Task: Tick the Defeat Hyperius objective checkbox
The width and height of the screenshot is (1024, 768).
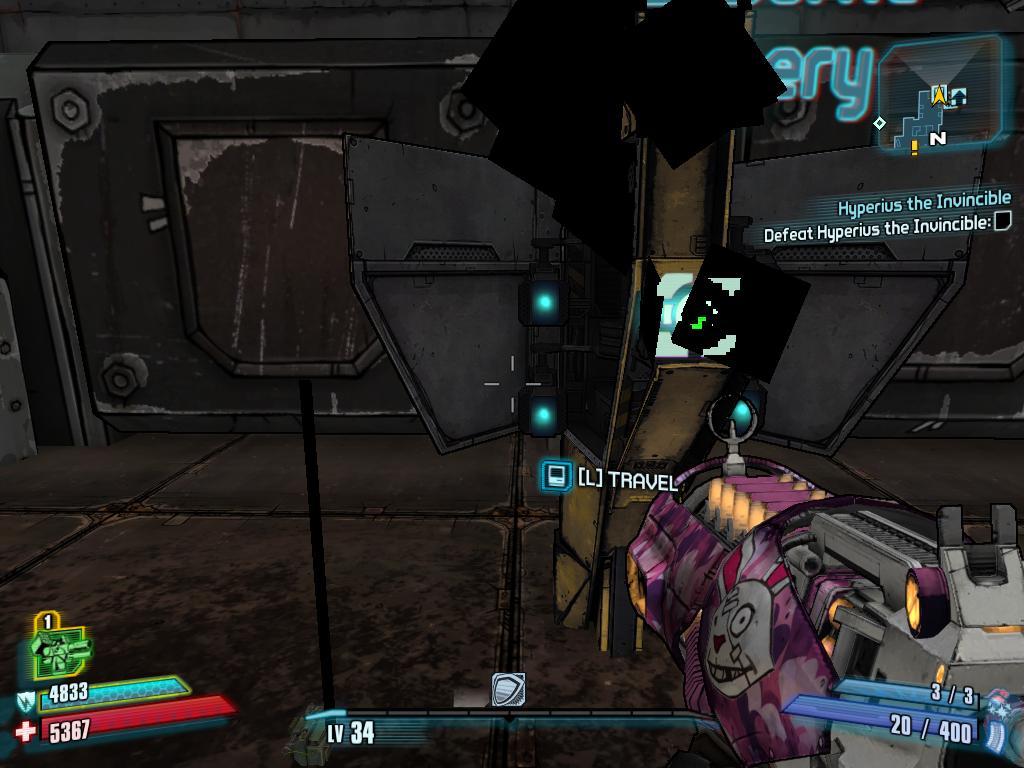Action: (x=1002, y=220)
